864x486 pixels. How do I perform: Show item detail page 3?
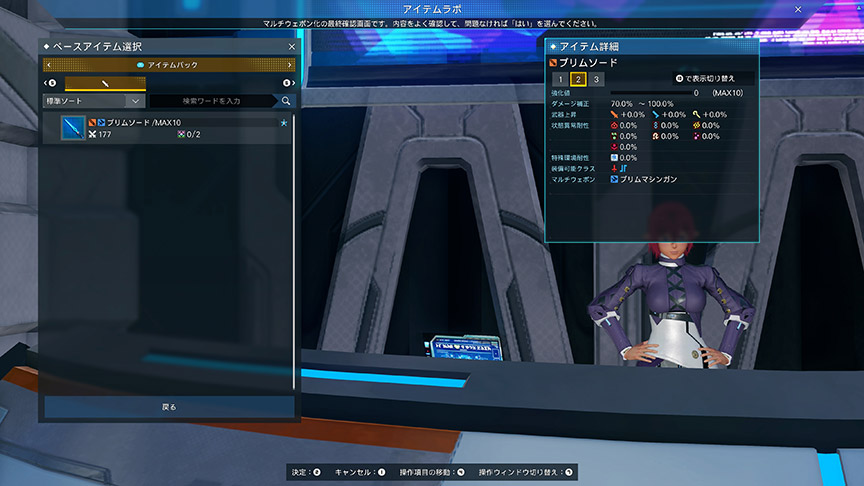coord(596,79)
